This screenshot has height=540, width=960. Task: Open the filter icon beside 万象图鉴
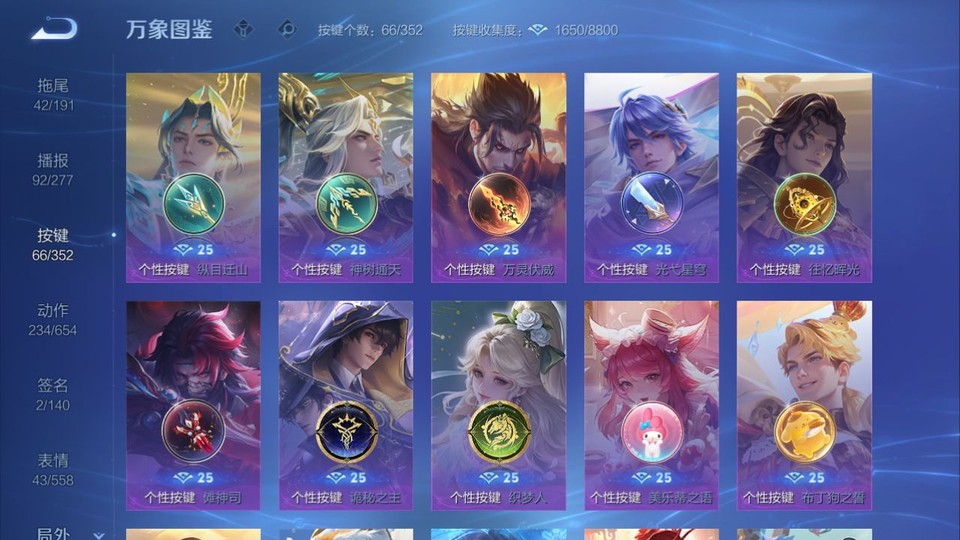[x=244, y=29]
